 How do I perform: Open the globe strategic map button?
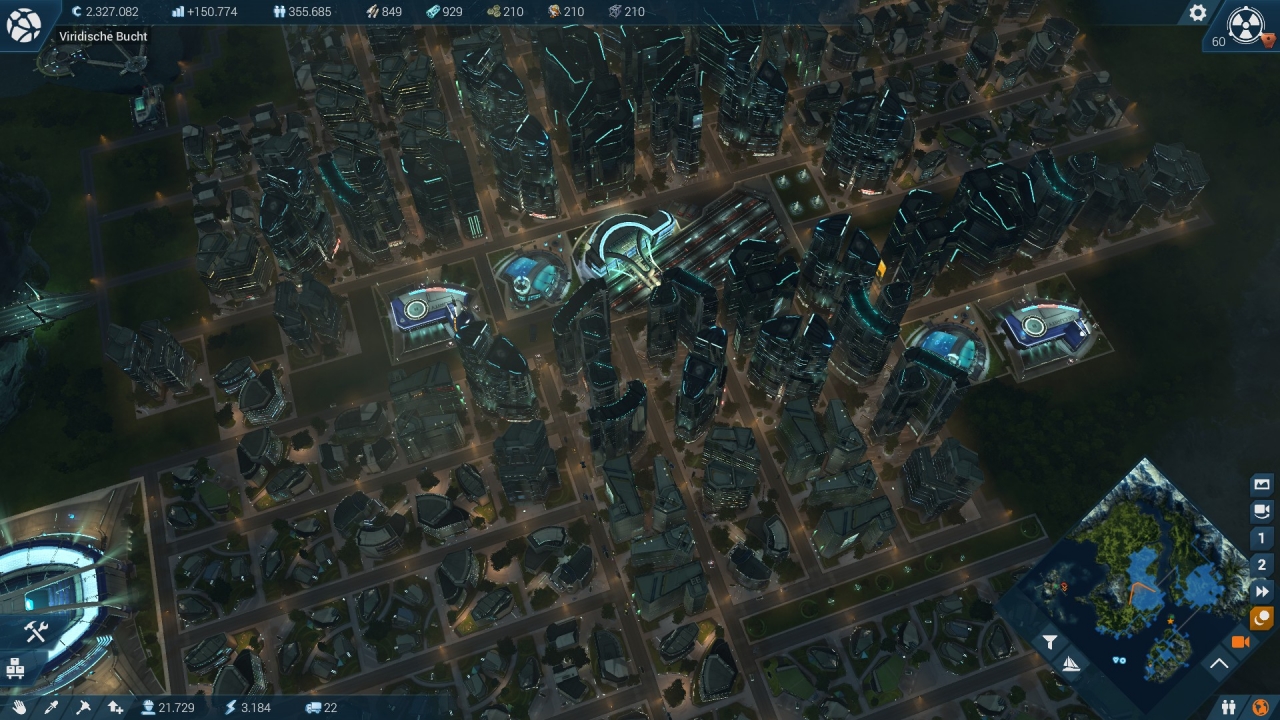tap(23, 25)
